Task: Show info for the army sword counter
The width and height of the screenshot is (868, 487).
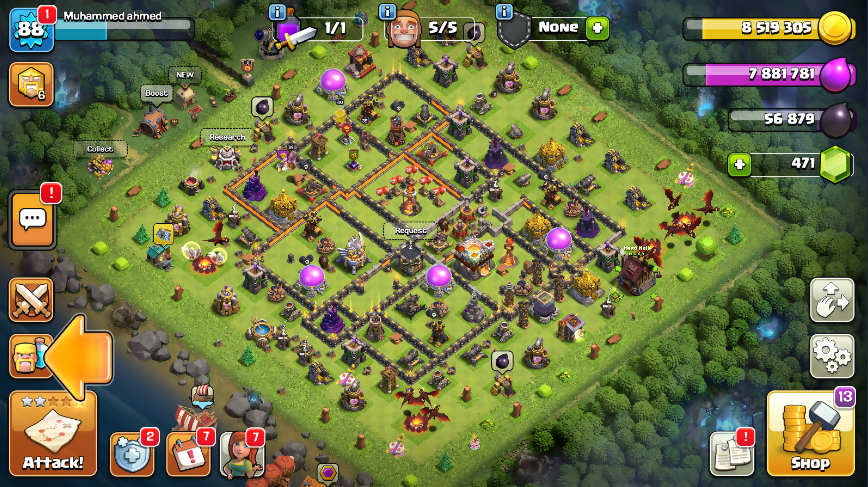Action: tap(277, 12)
